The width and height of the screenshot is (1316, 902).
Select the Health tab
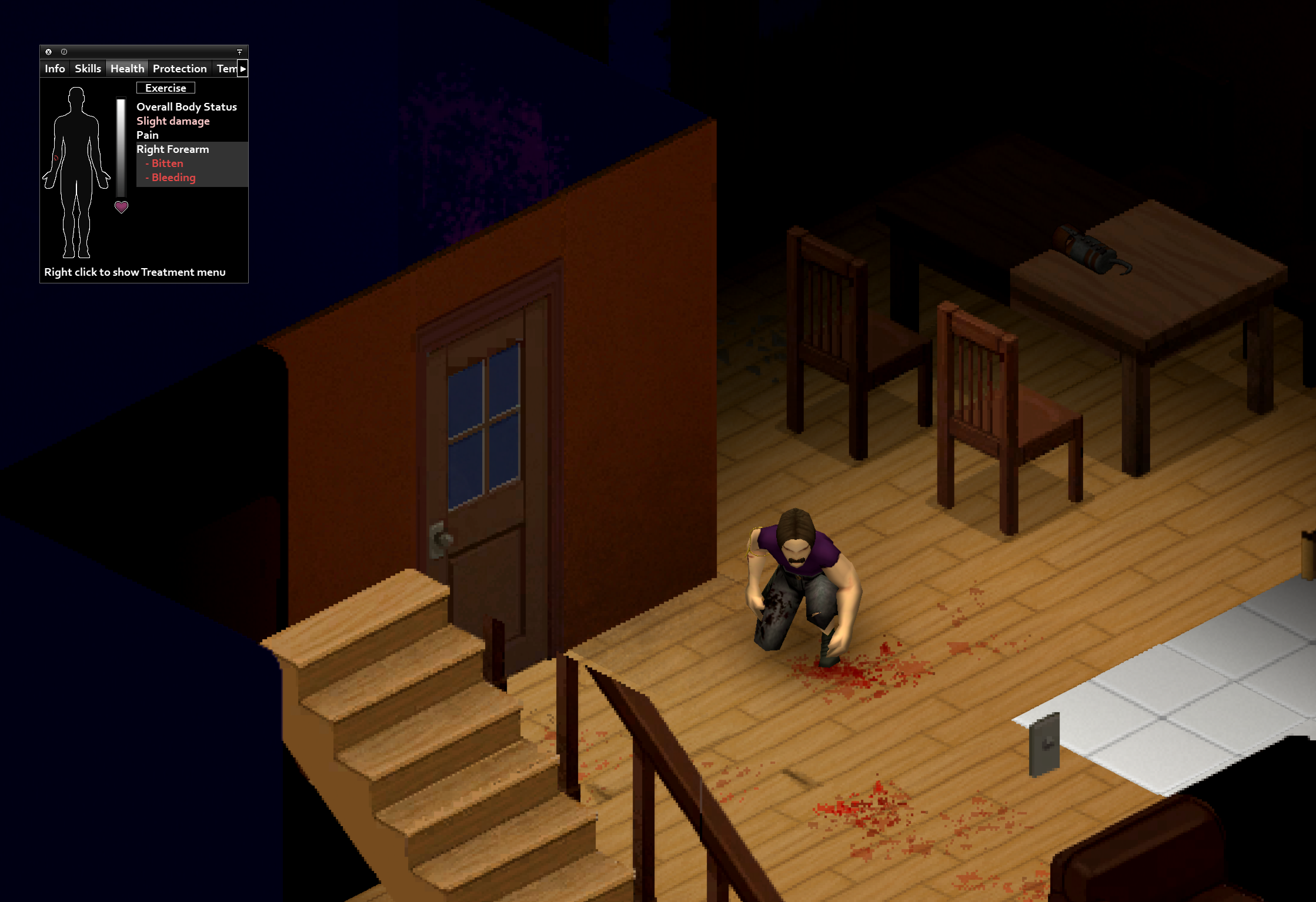[127, 69]
